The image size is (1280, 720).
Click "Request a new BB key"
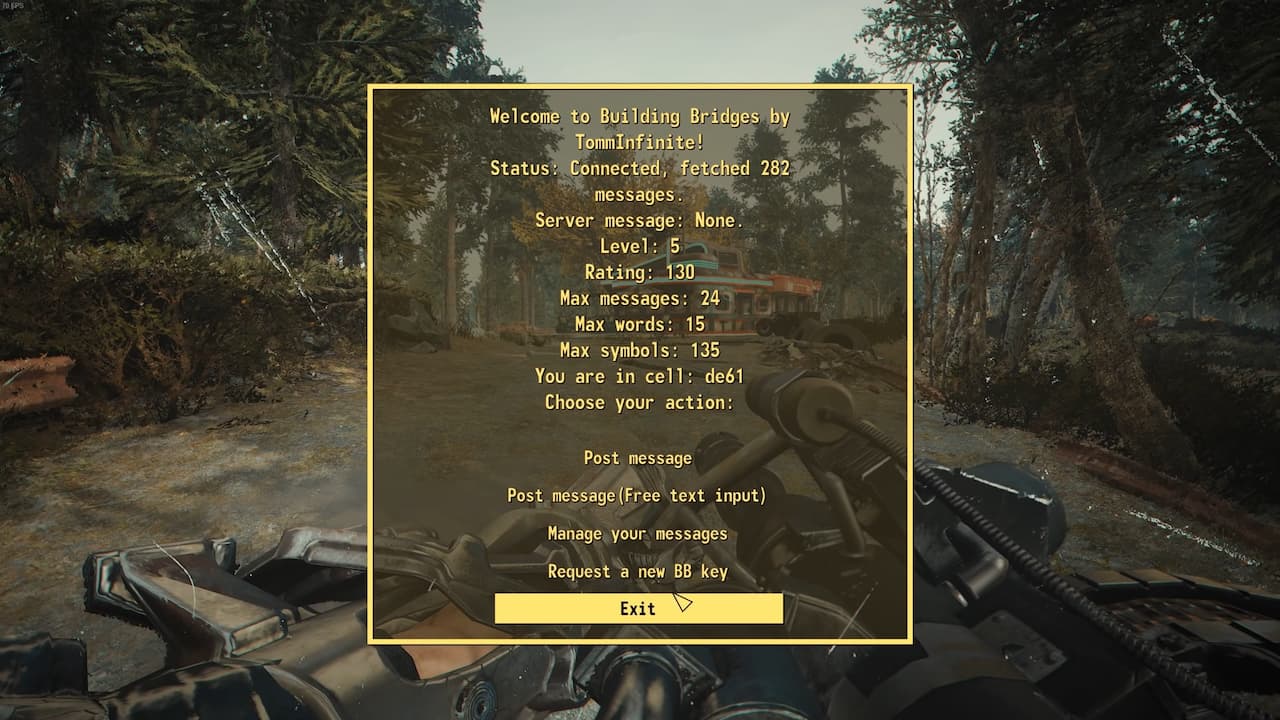638,571
